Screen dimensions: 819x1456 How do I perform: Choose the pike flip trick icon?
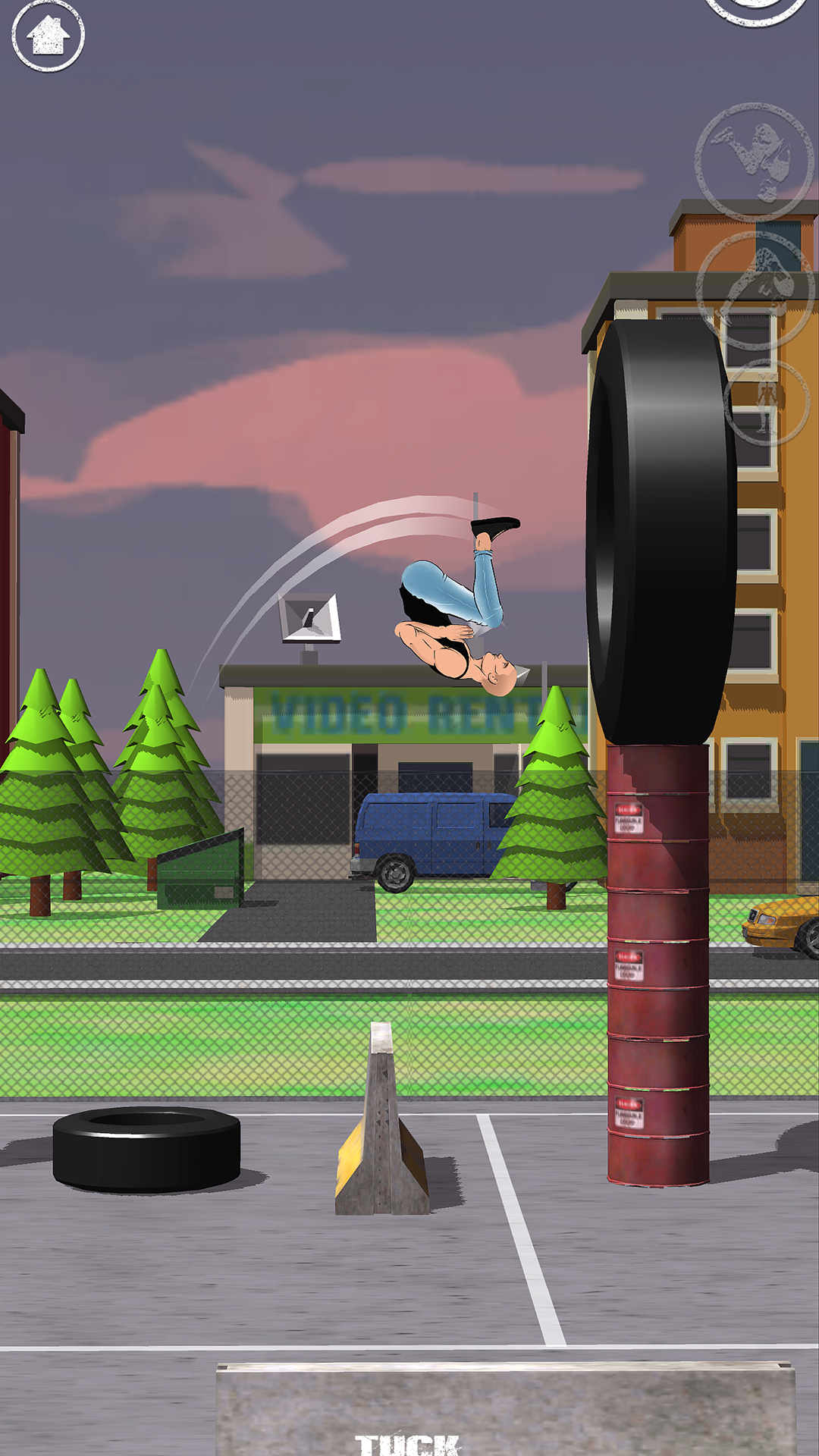coord(755,290)
